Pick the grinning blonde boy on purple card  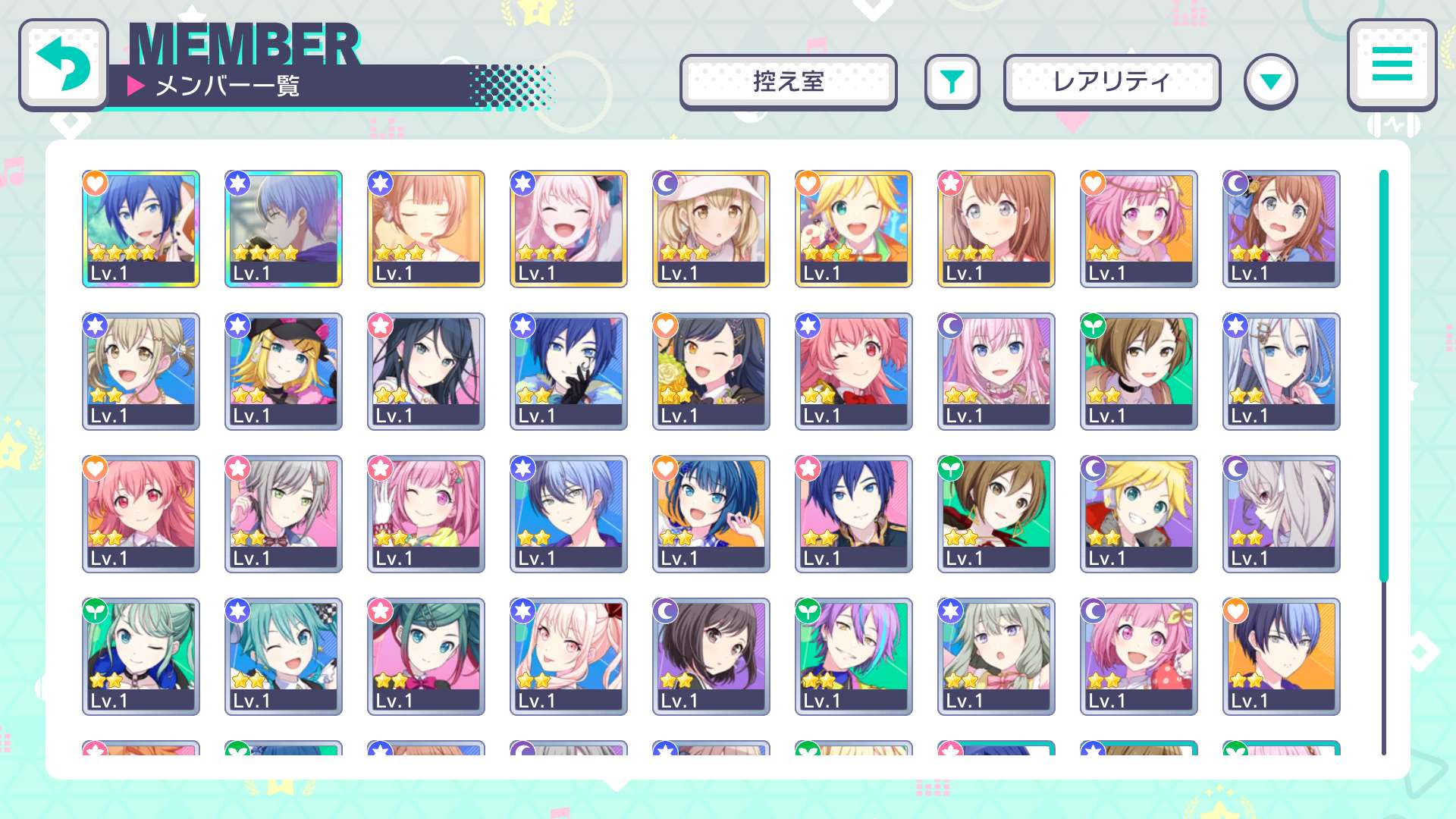tap(1139, 513)
